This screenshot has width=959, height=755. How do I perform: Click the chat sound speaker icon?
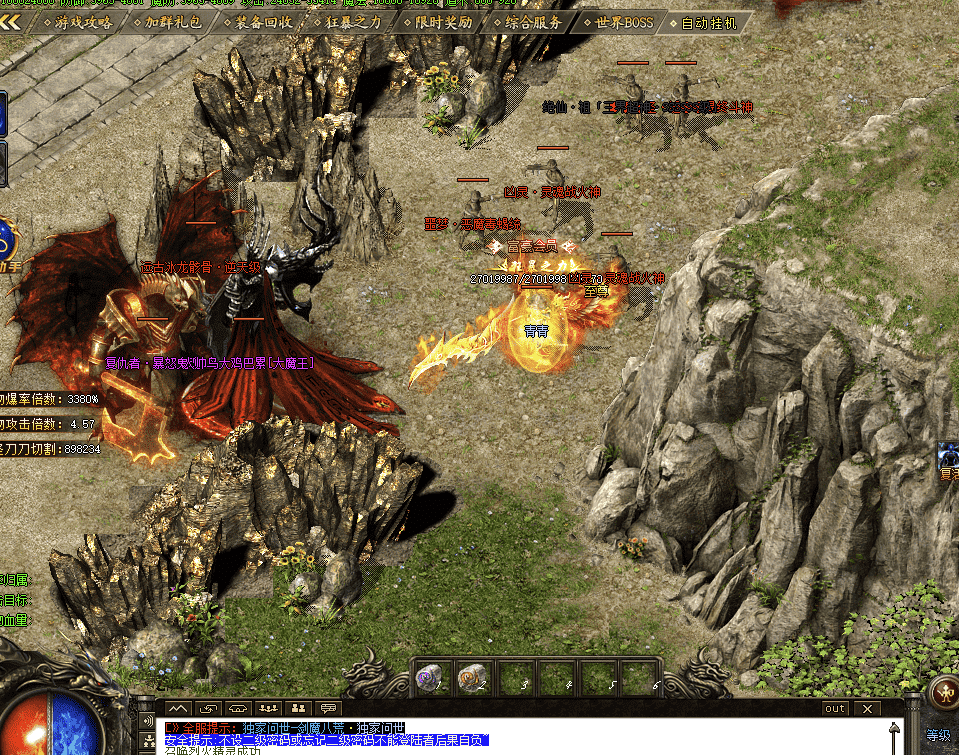pos(148,722)
